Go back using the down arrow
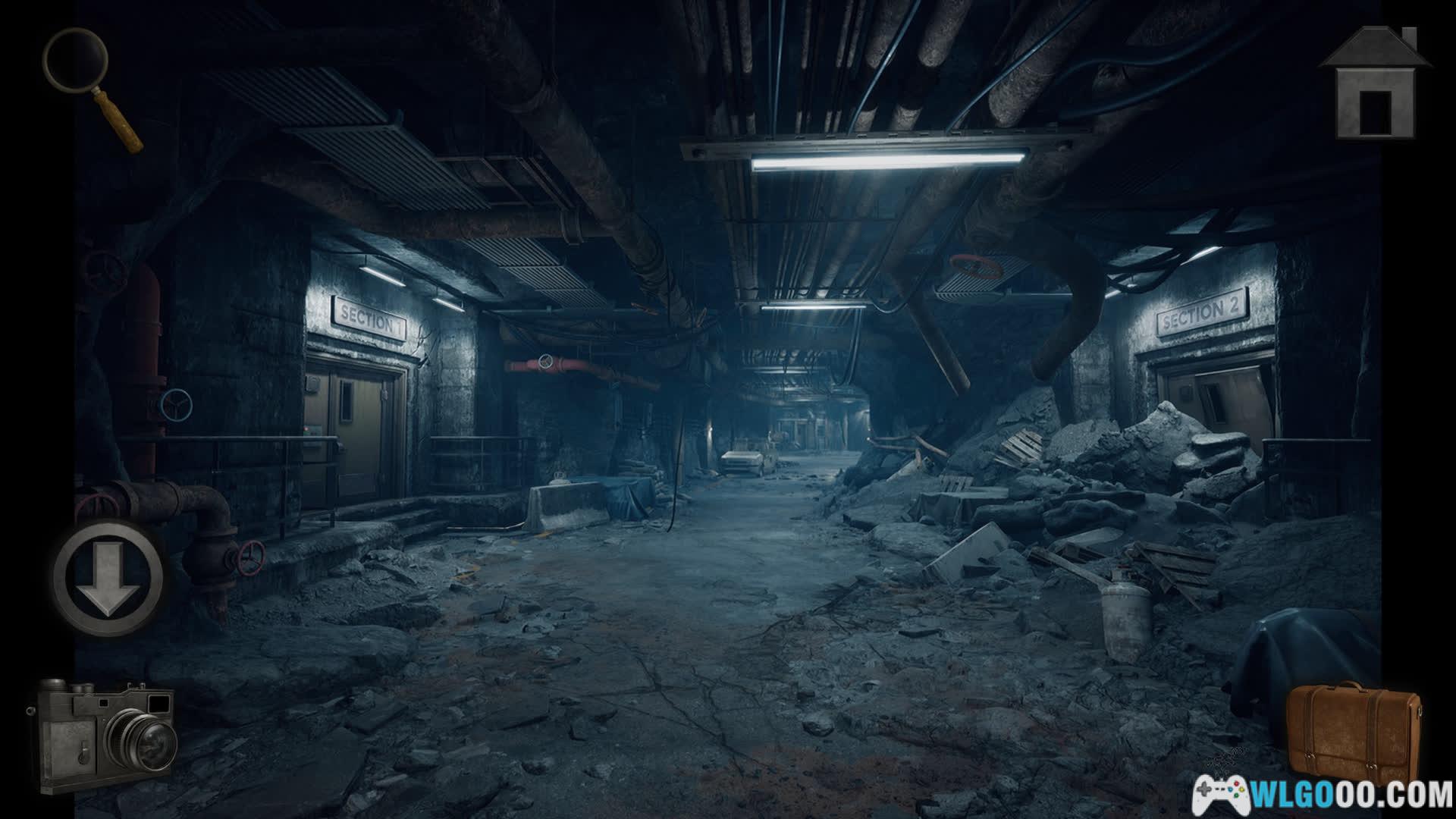Image resolution: width=1456 pixels, height=819 pixels. 108,577
